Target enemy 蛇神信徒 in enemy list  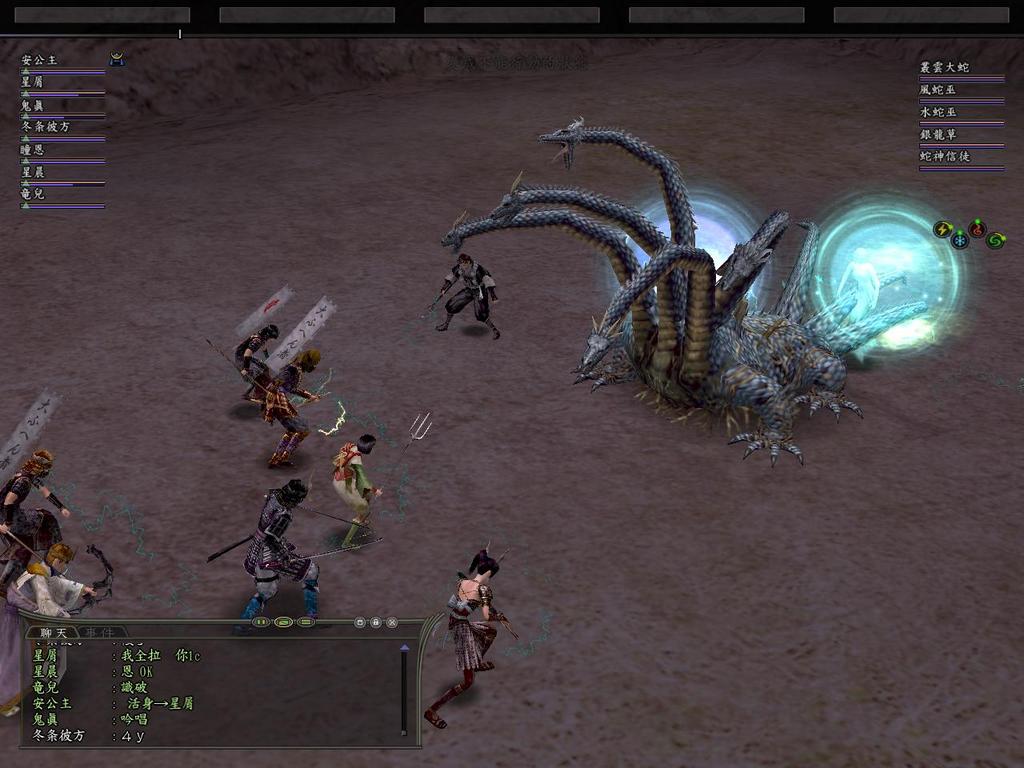[x=945, y=156]
